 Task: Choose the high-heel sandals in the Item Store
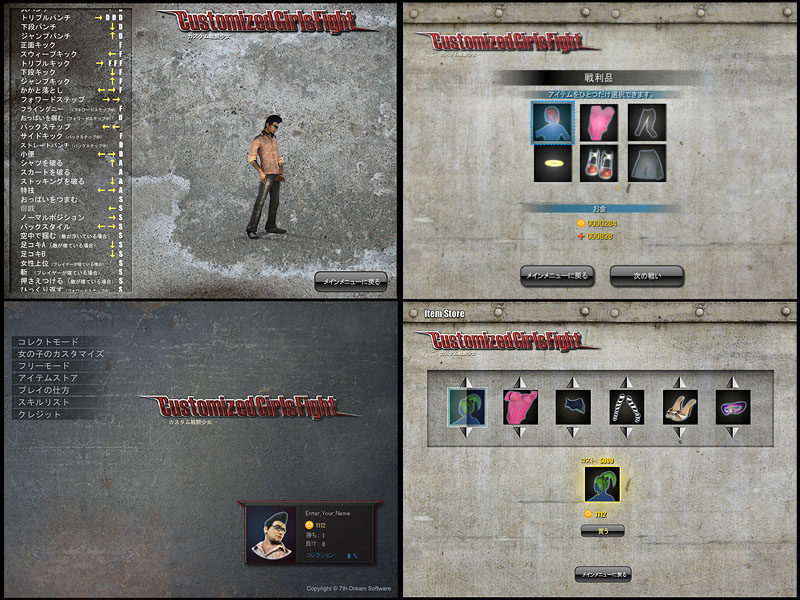point(680,407)
